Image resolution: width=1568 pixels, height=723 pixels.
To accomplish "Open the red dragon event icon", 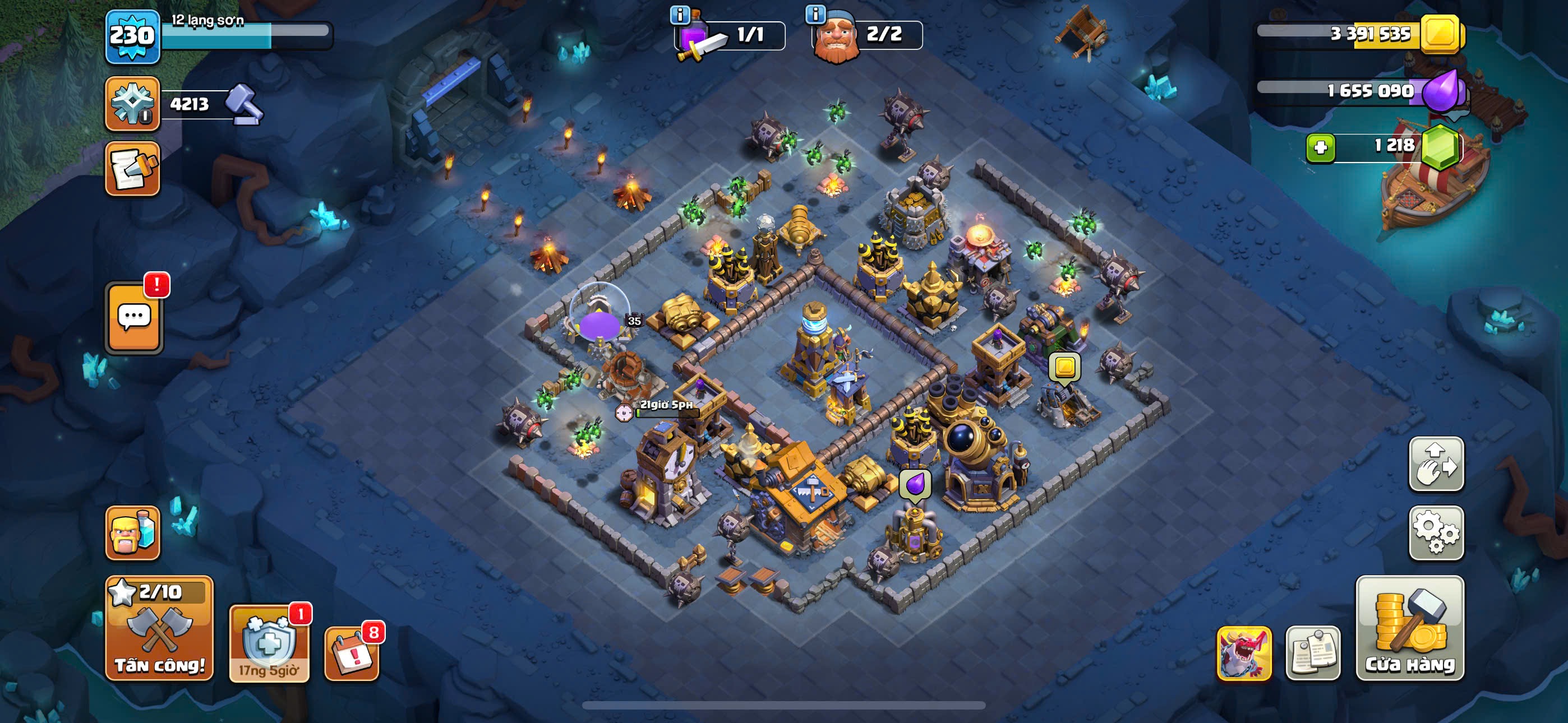I will coord(1244,653).
